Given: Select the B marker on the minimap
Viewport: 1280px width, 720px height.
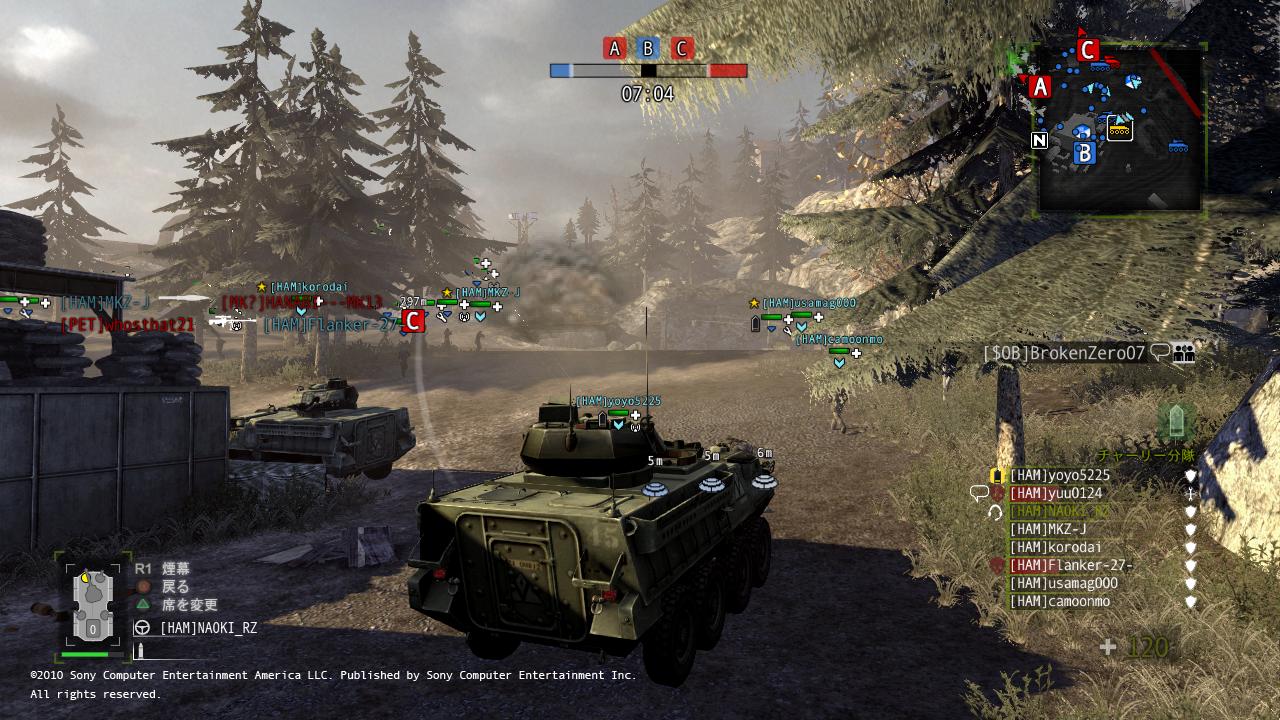Looking at the screenshot, I should pos(1084,153).
